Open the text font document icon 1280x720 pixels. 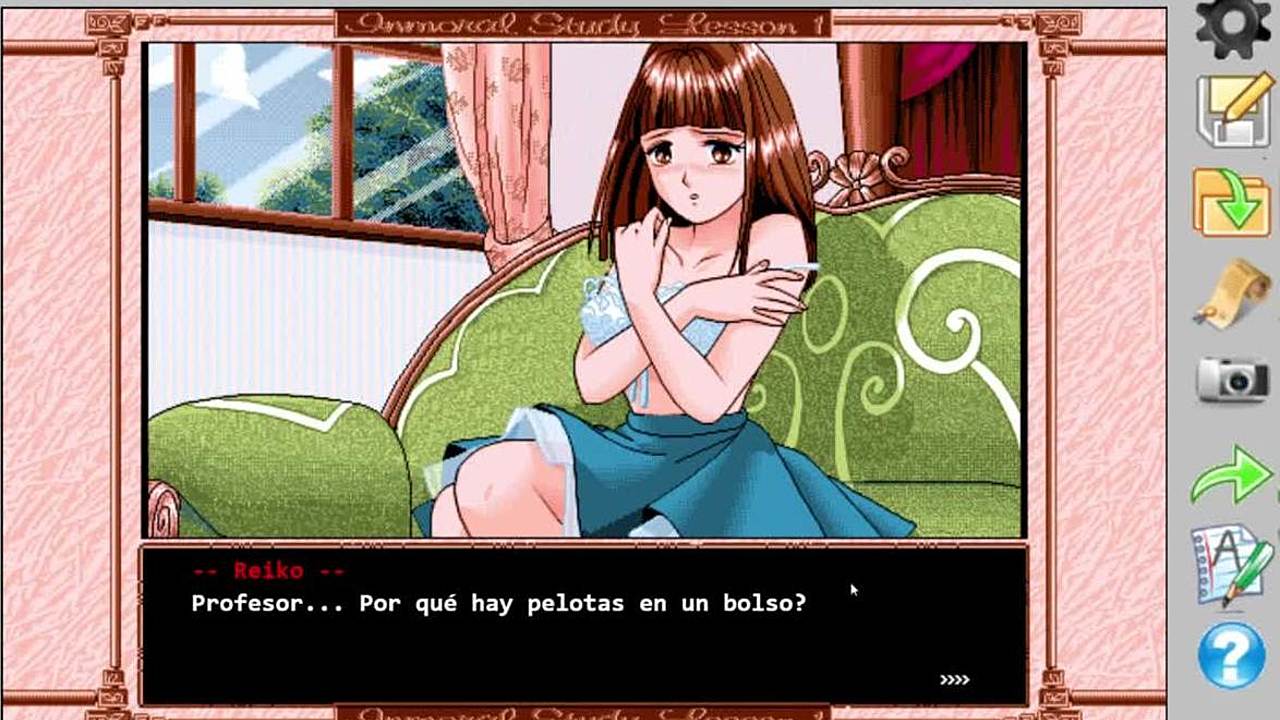[x=1231, y=565]
